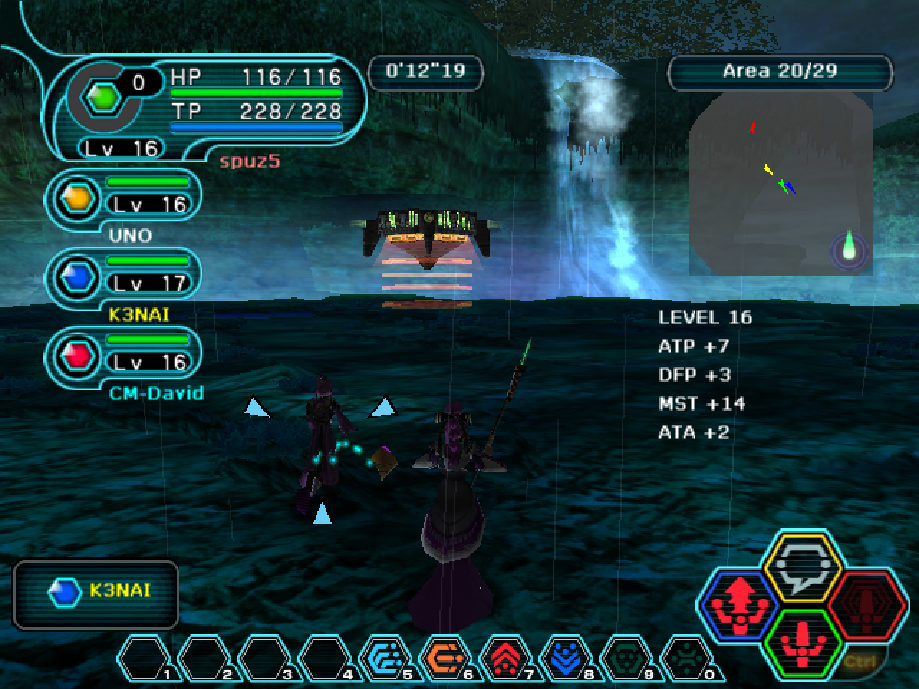Screen dimensions: 919x689
Task: Activate the blue-bordered heavy attack hexagon
Action: (x=739, y=606)
